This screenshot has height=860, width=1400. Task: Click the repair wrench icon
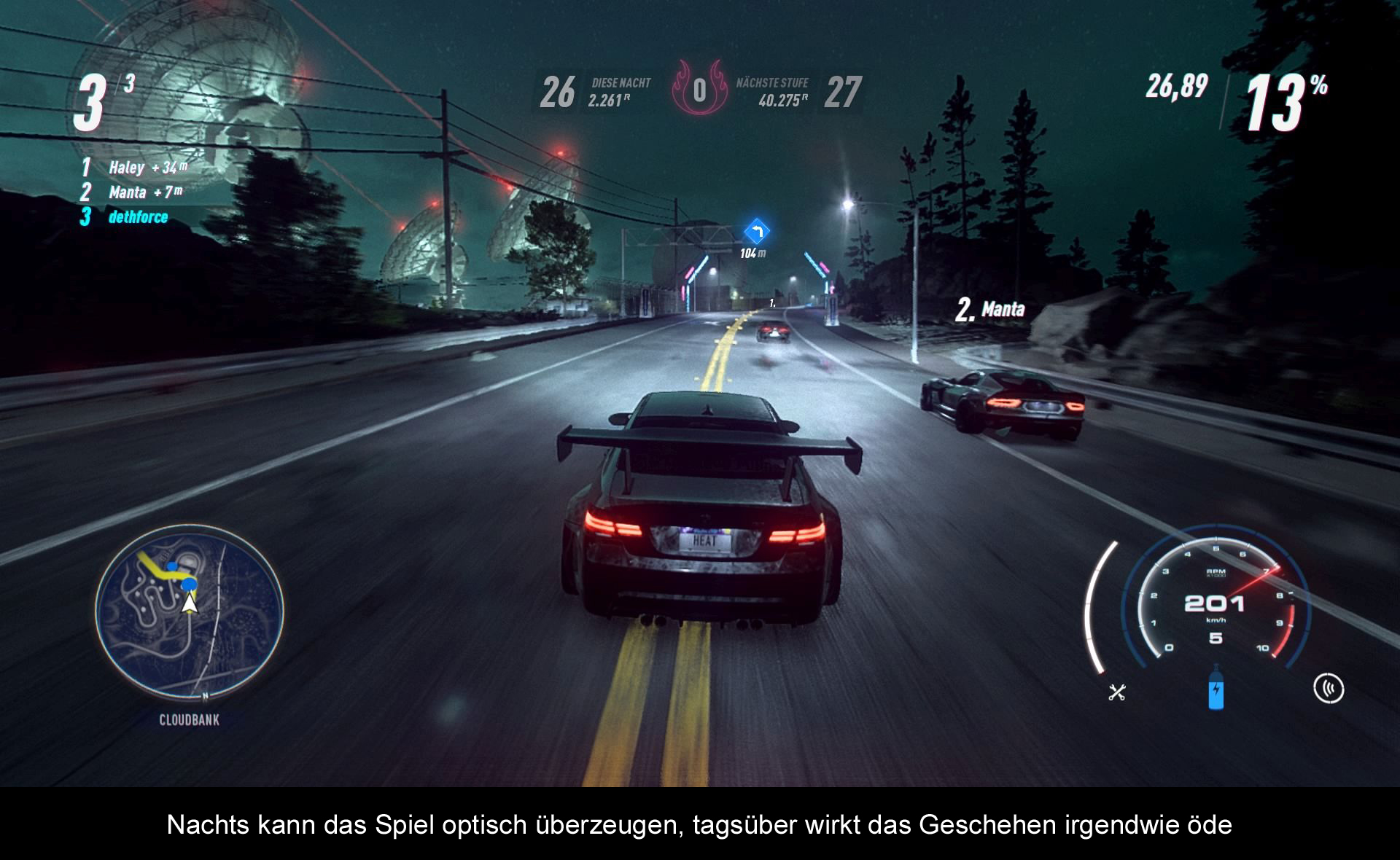pyautogui.click(x=1117, y=692)
